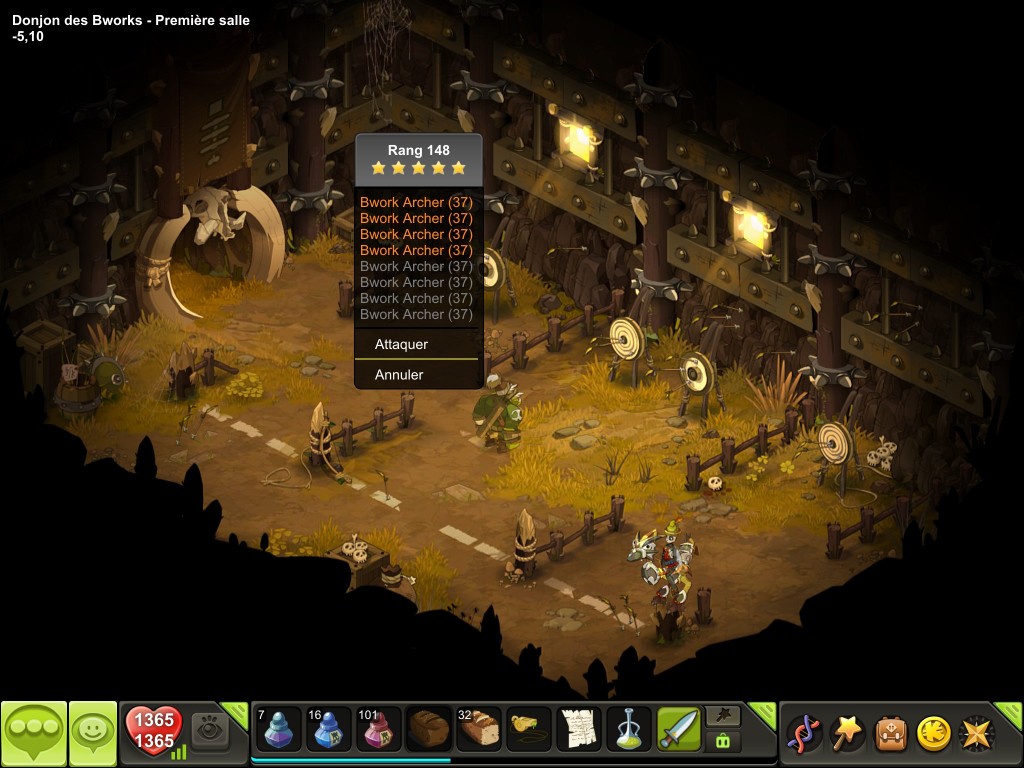Activate the sword weapon attack button
1024x768 pixels.
(679, 730)
